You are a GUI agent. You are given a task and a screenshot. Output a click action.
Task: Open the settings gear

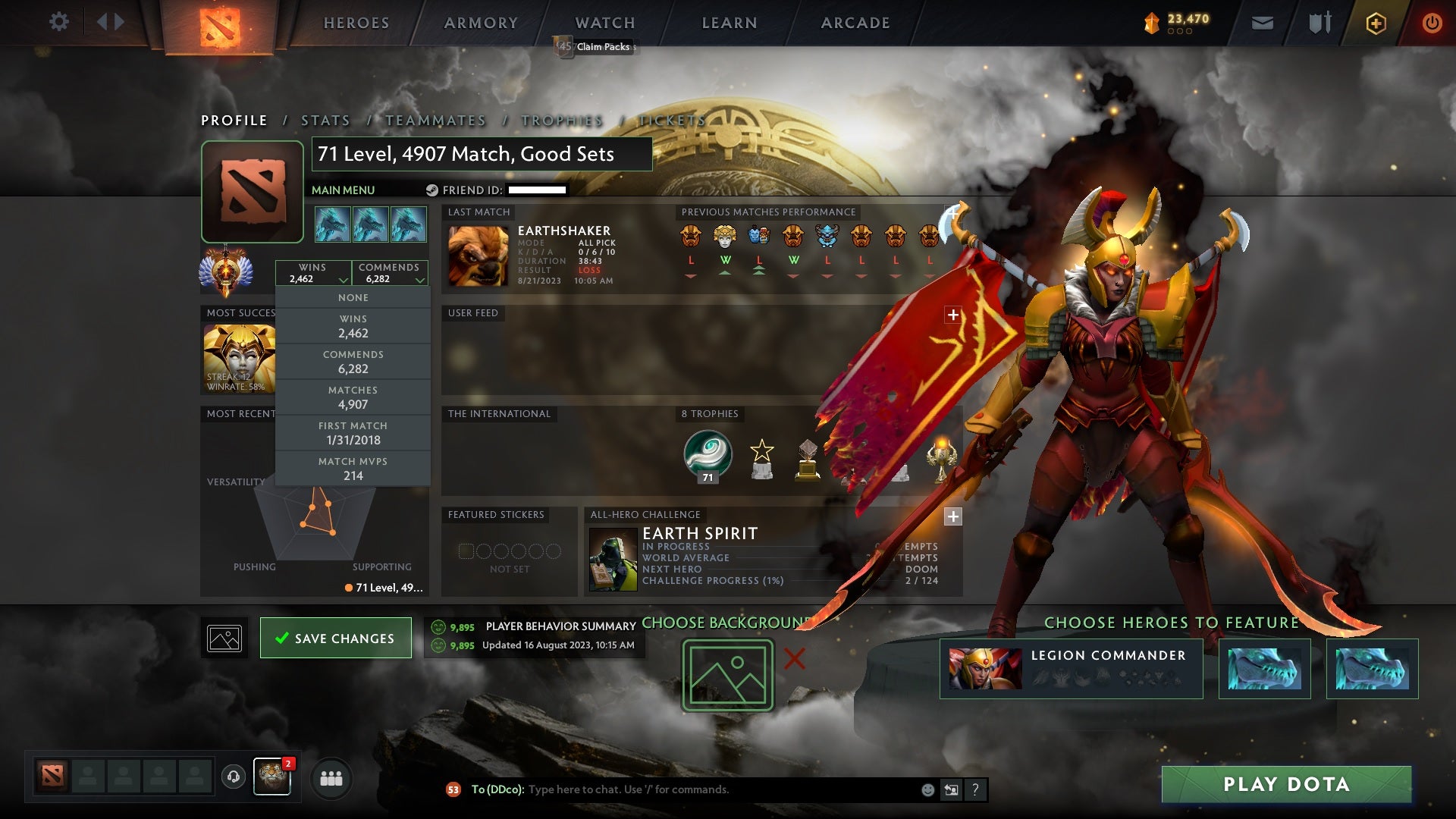[x=59, y=22]
